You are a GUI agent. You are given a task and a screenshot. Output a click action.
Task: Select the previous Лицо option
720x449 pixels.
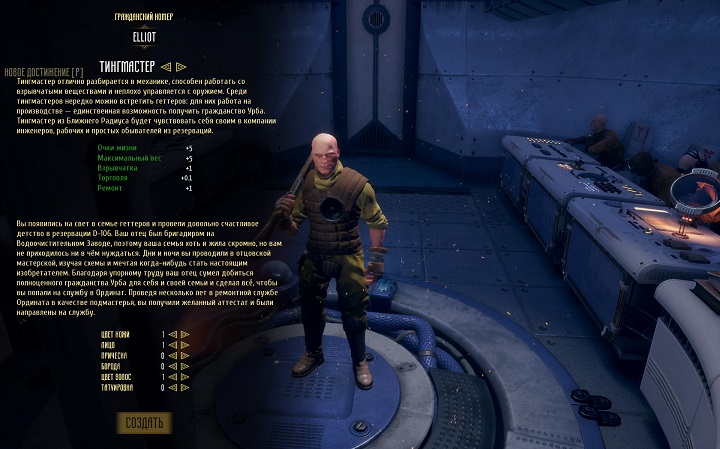tap(172, 345)
